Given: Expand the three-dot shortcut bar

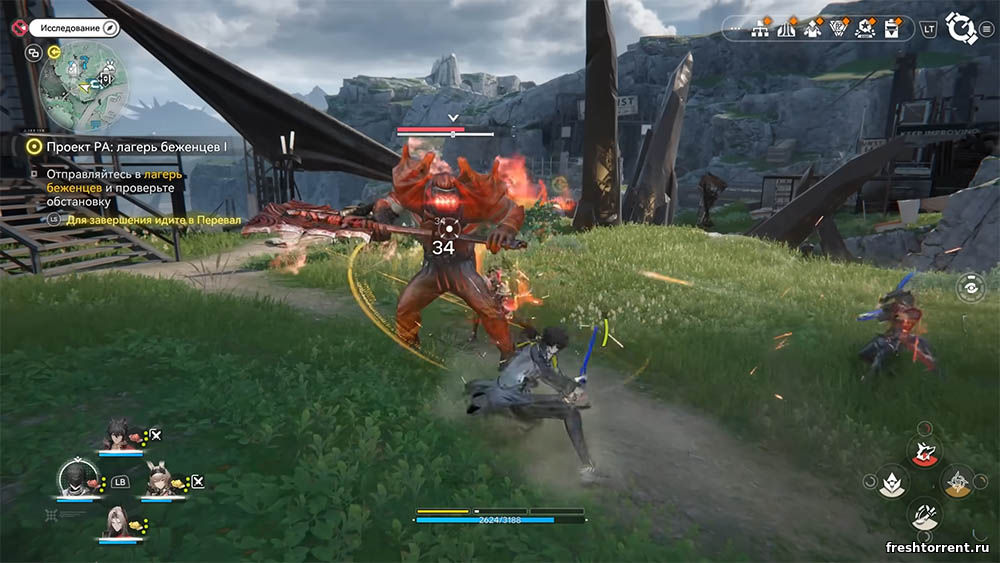Looking at the screenshot, I should 738,29.
